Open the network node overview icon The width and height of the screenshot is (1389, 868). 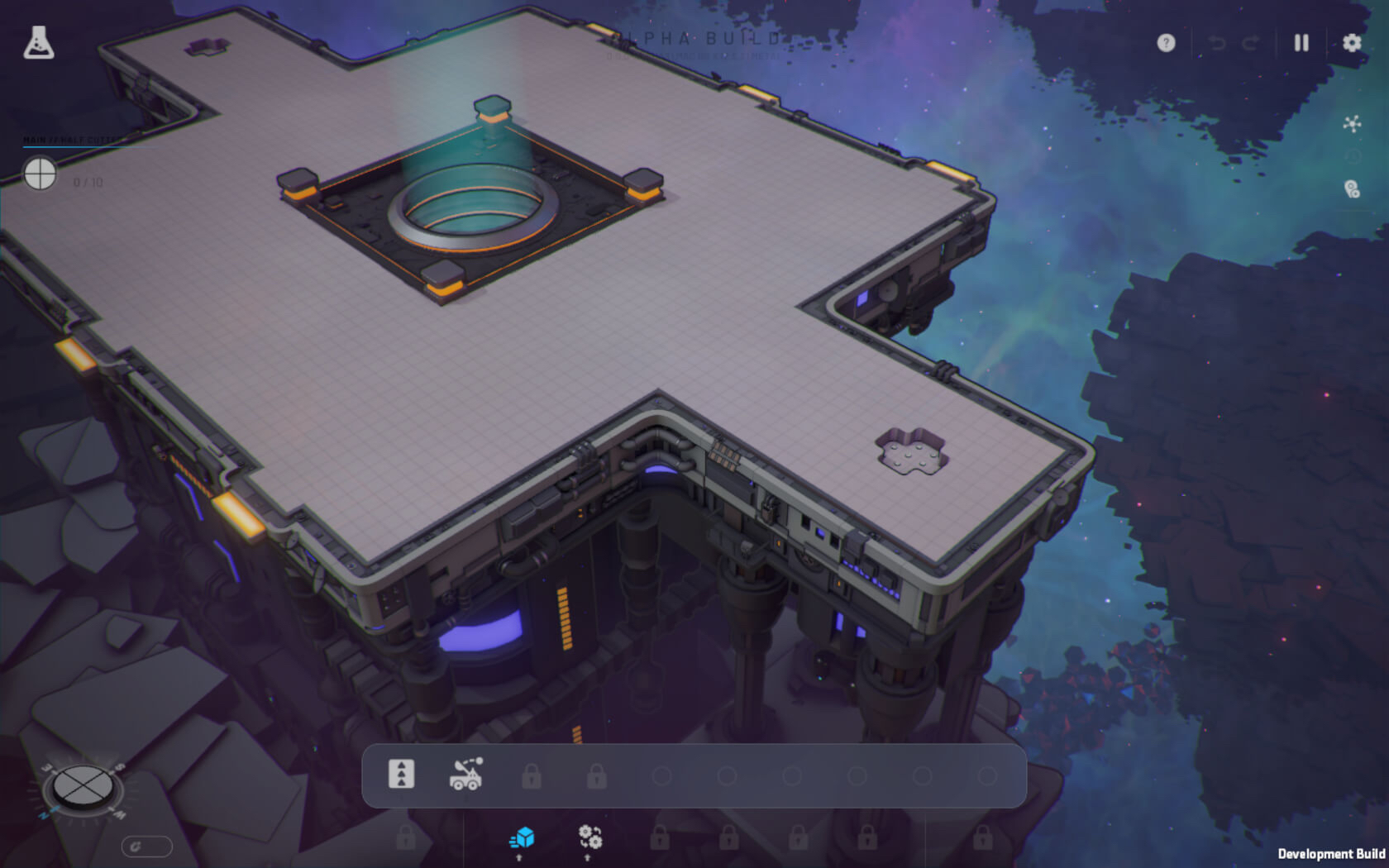[x=1352, y=124]
